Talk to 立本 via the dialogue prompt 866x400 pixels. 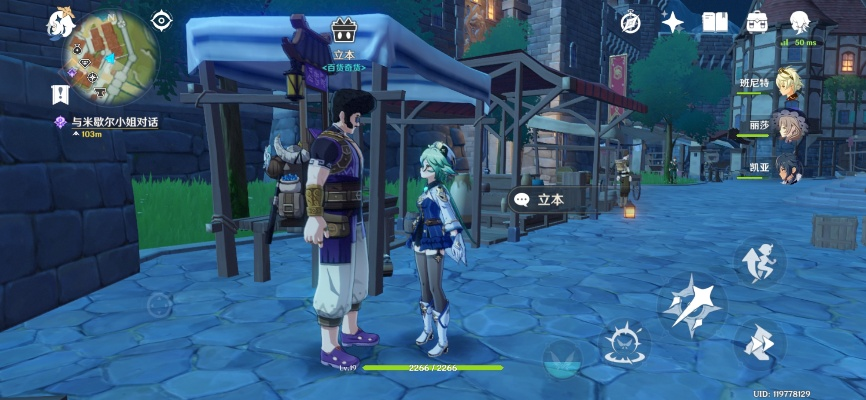coord(540,199)
